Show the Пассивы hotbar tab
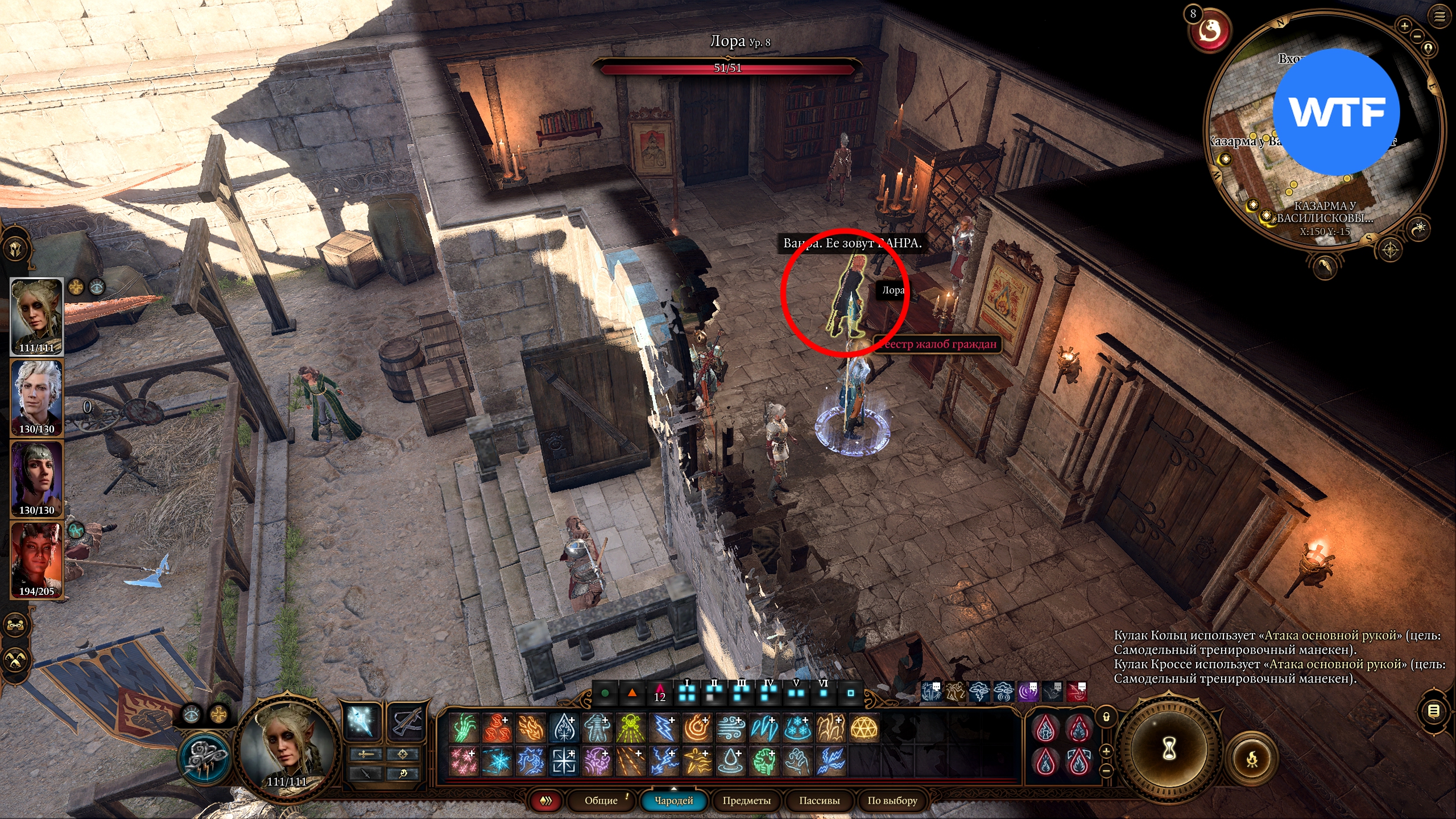This screenshot has width=1456, height=819. (x=819, y=800)
